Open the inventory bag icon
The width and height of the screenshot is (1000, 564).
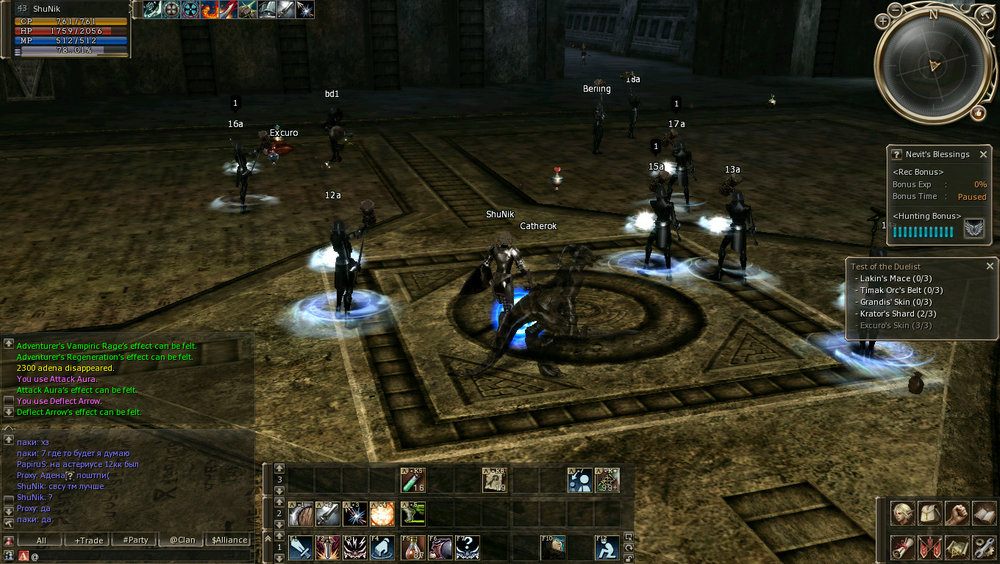(930, 514)
